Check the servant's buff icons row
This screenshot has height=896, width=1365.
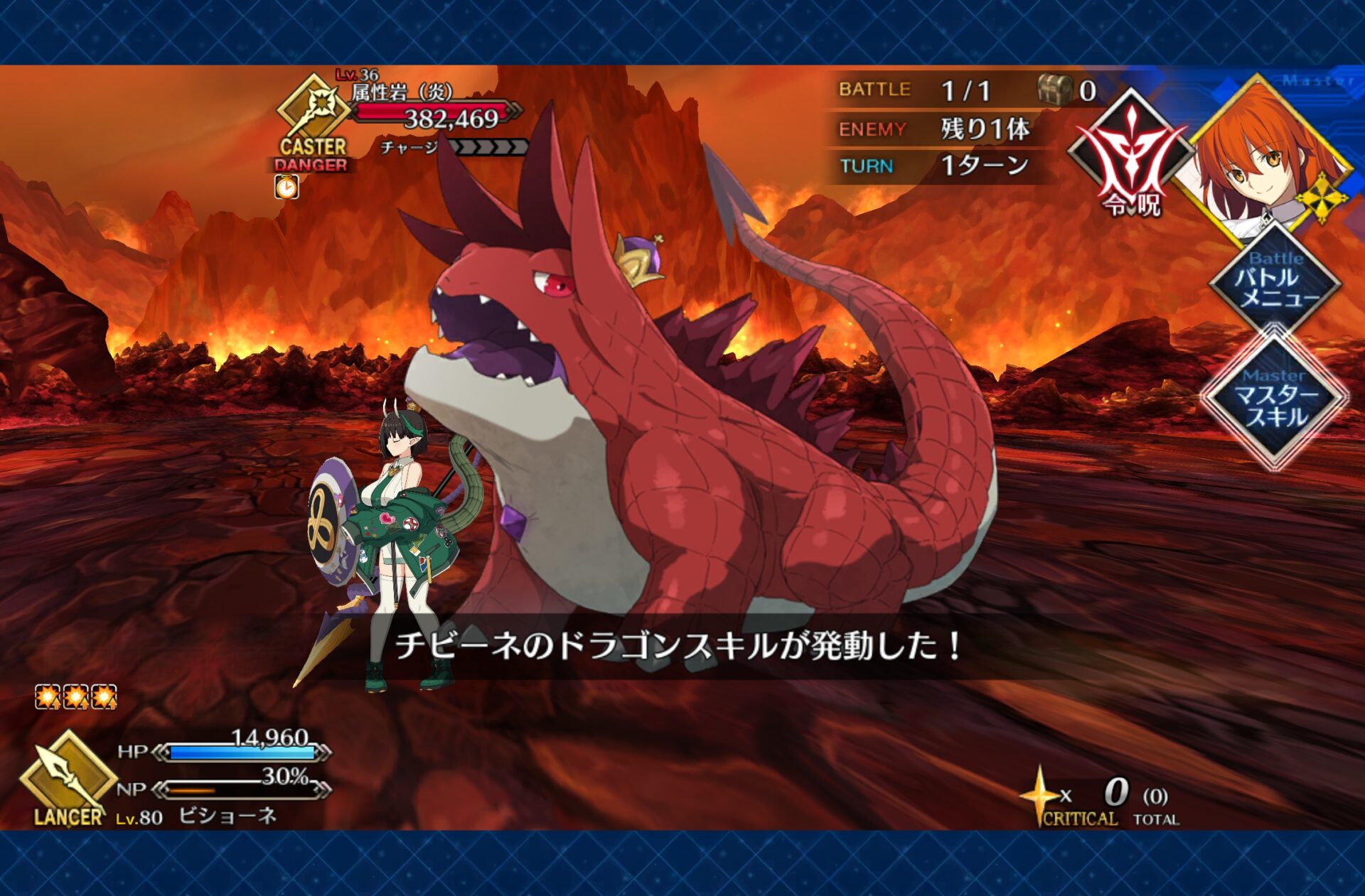click(x=76, y=697)
